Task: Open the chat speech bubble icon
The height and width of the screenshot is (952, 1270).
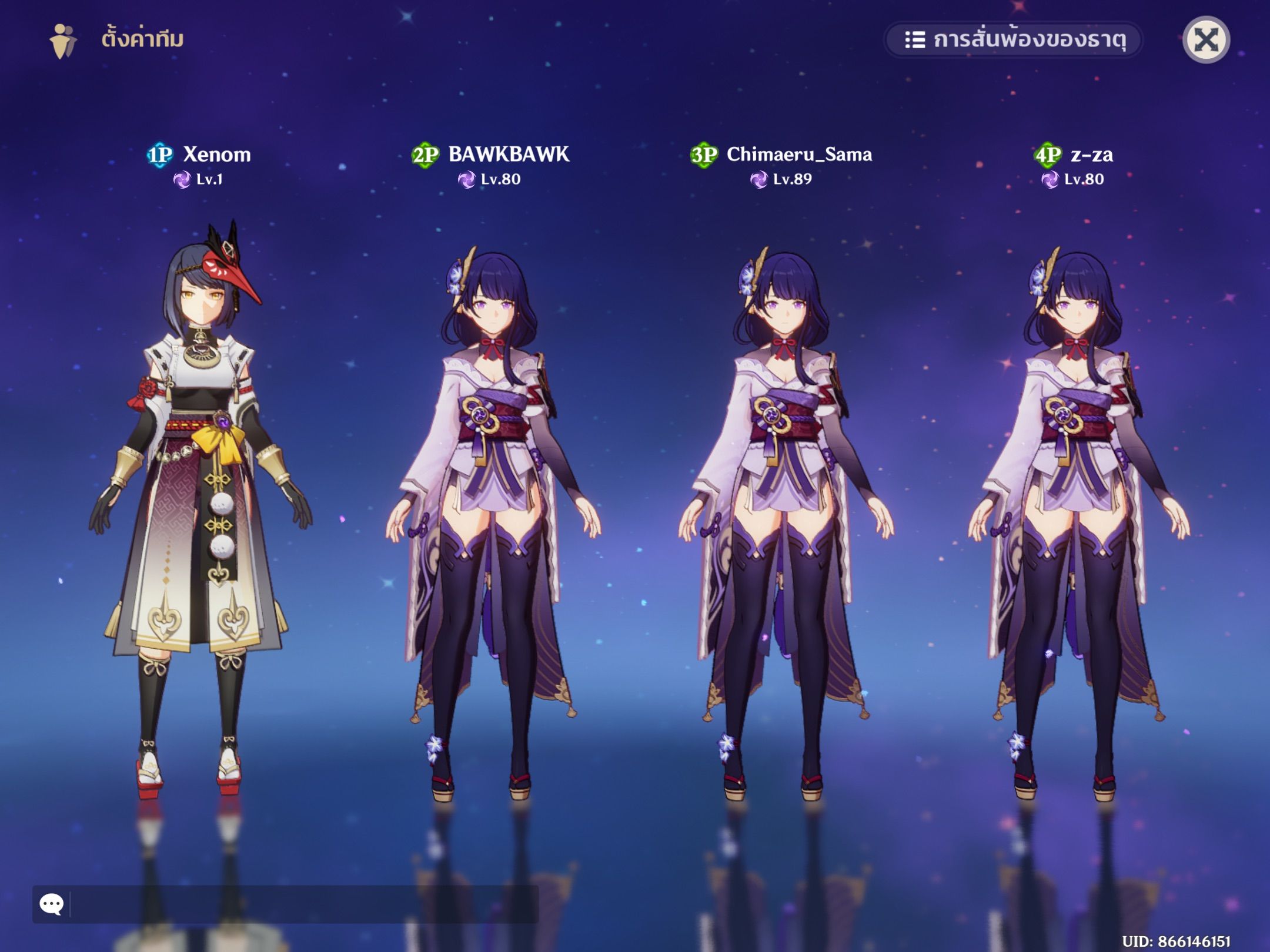Action: click(52, 903)
